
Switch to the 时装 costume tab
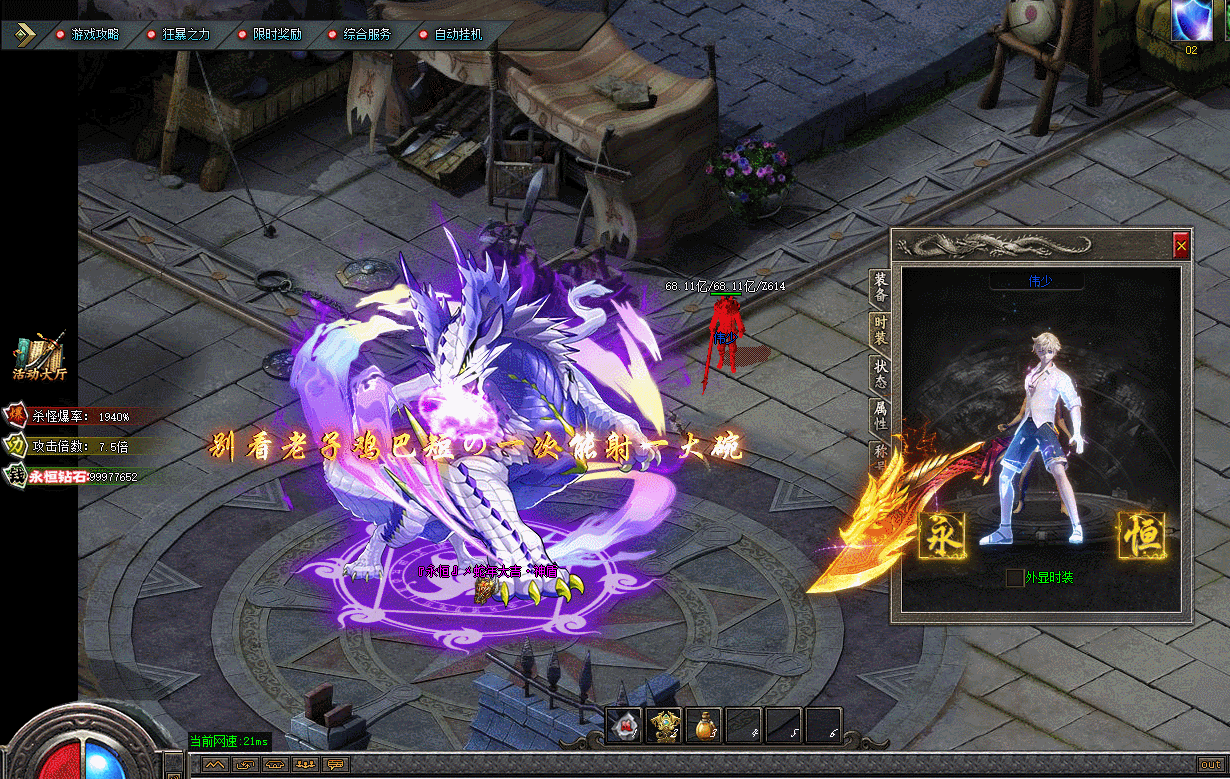coord(880,331)
